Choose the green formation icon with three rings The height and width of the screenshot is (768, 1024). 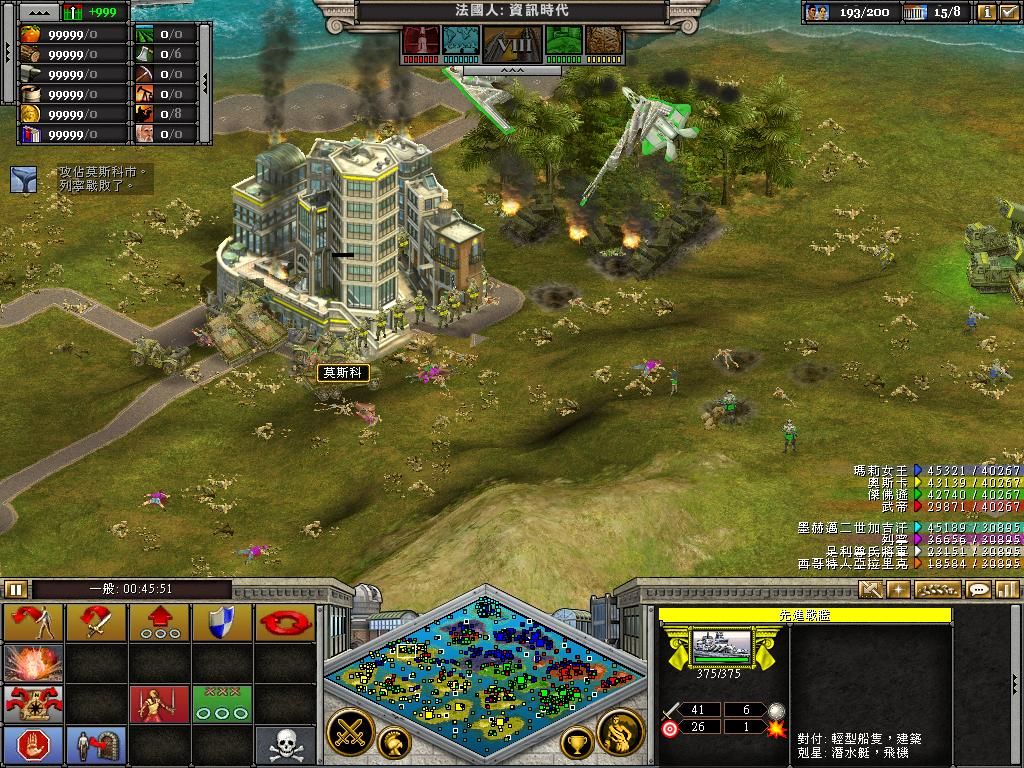(222, 704)
